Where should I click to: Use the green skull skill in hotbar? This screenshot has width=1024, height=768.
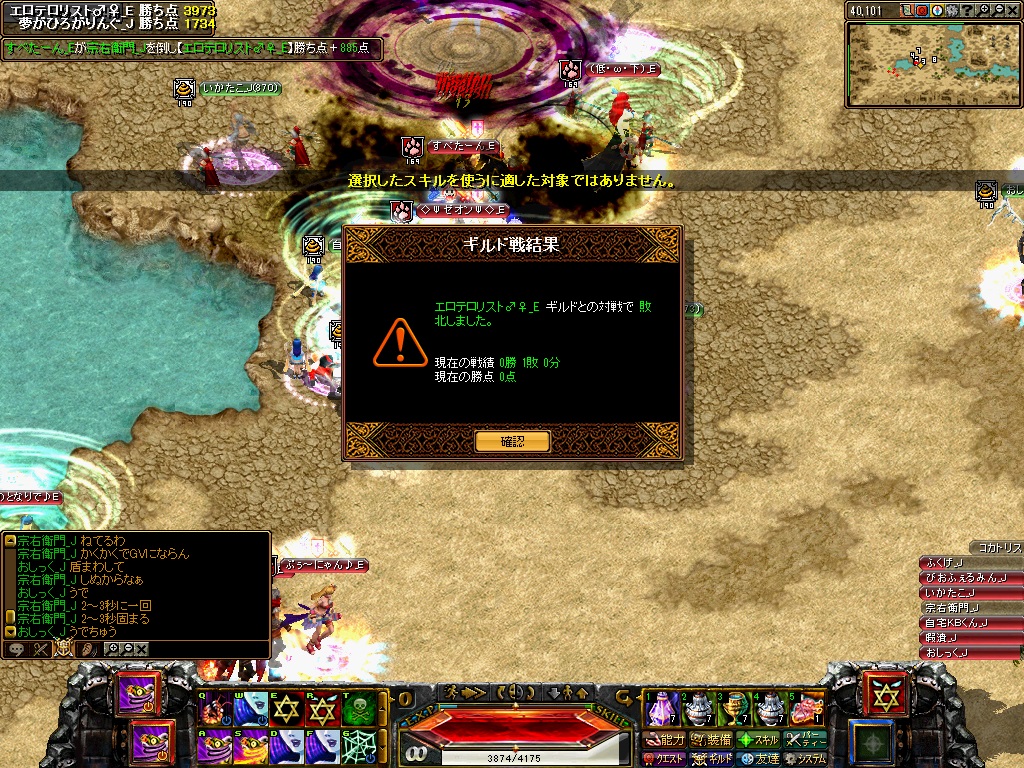pos(356,708)
